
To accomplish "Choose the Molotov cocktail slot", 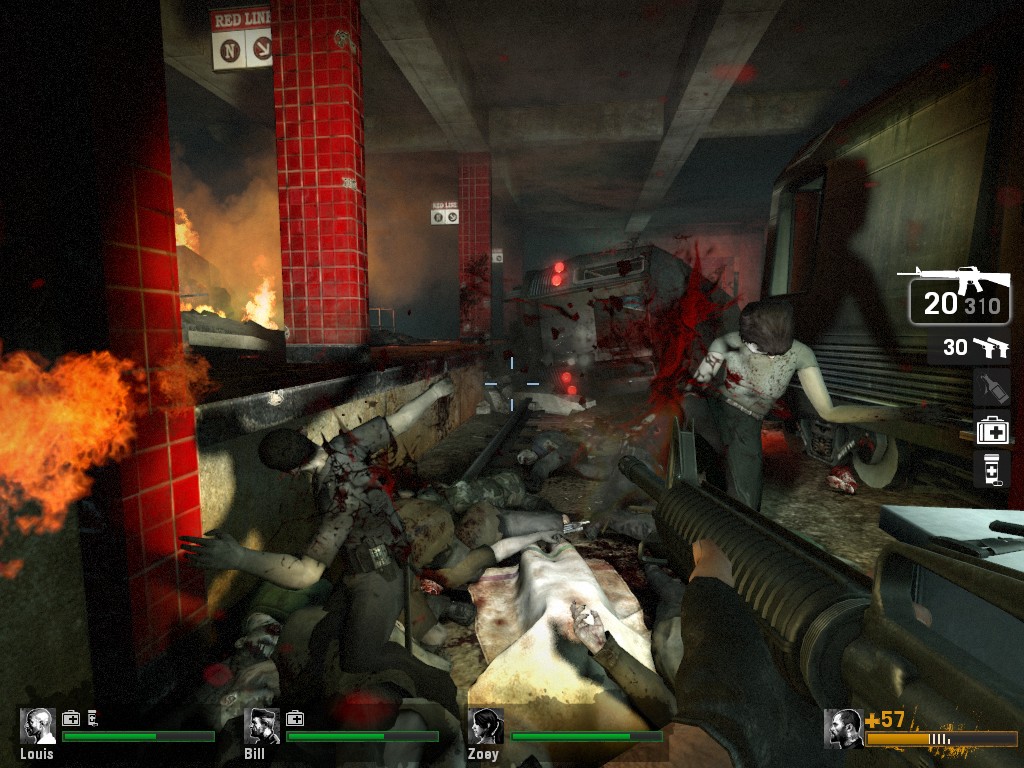I will [x=991, y=388].
